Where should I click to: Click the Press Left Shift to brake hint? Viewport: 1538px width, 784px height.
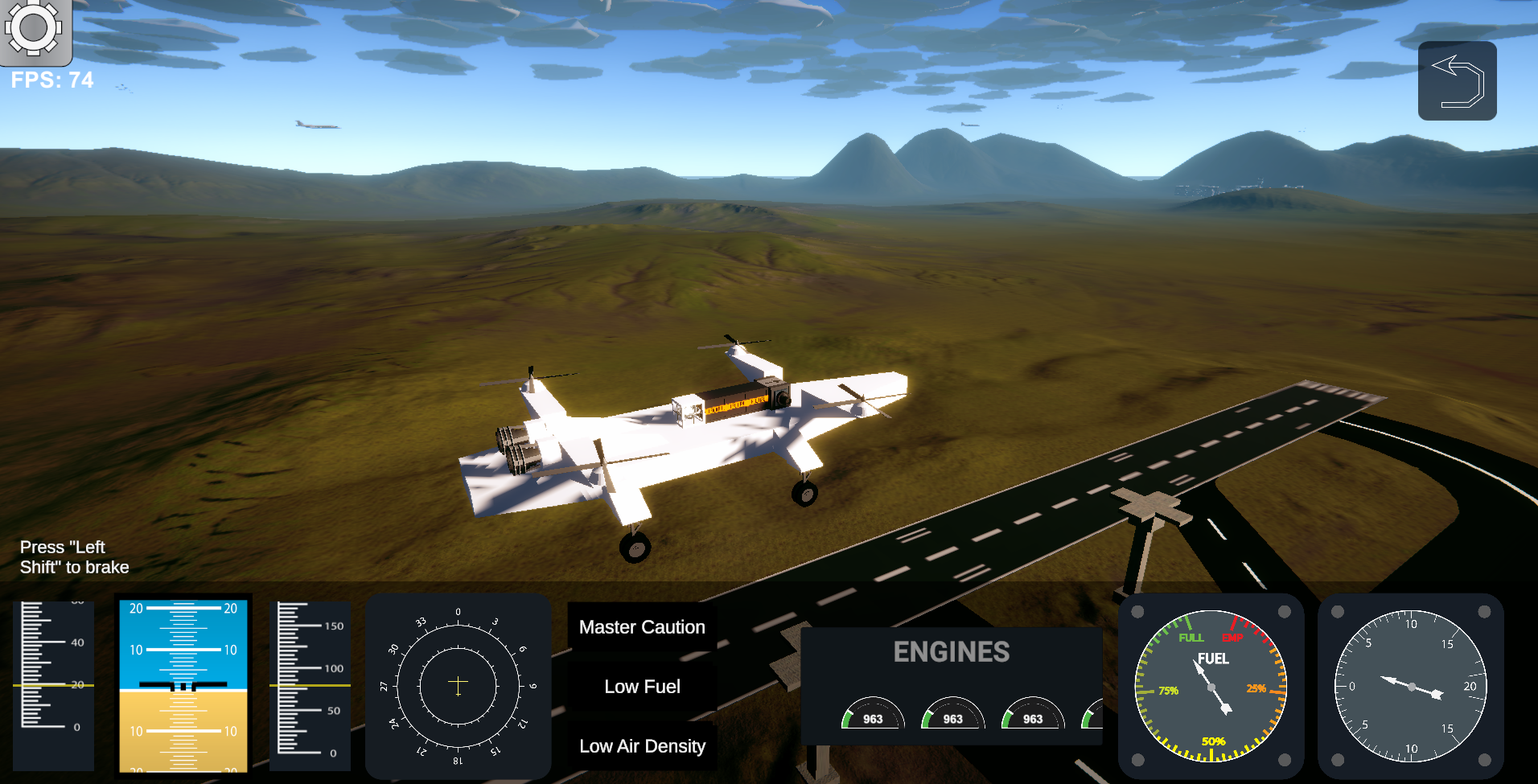click(75, 556)
